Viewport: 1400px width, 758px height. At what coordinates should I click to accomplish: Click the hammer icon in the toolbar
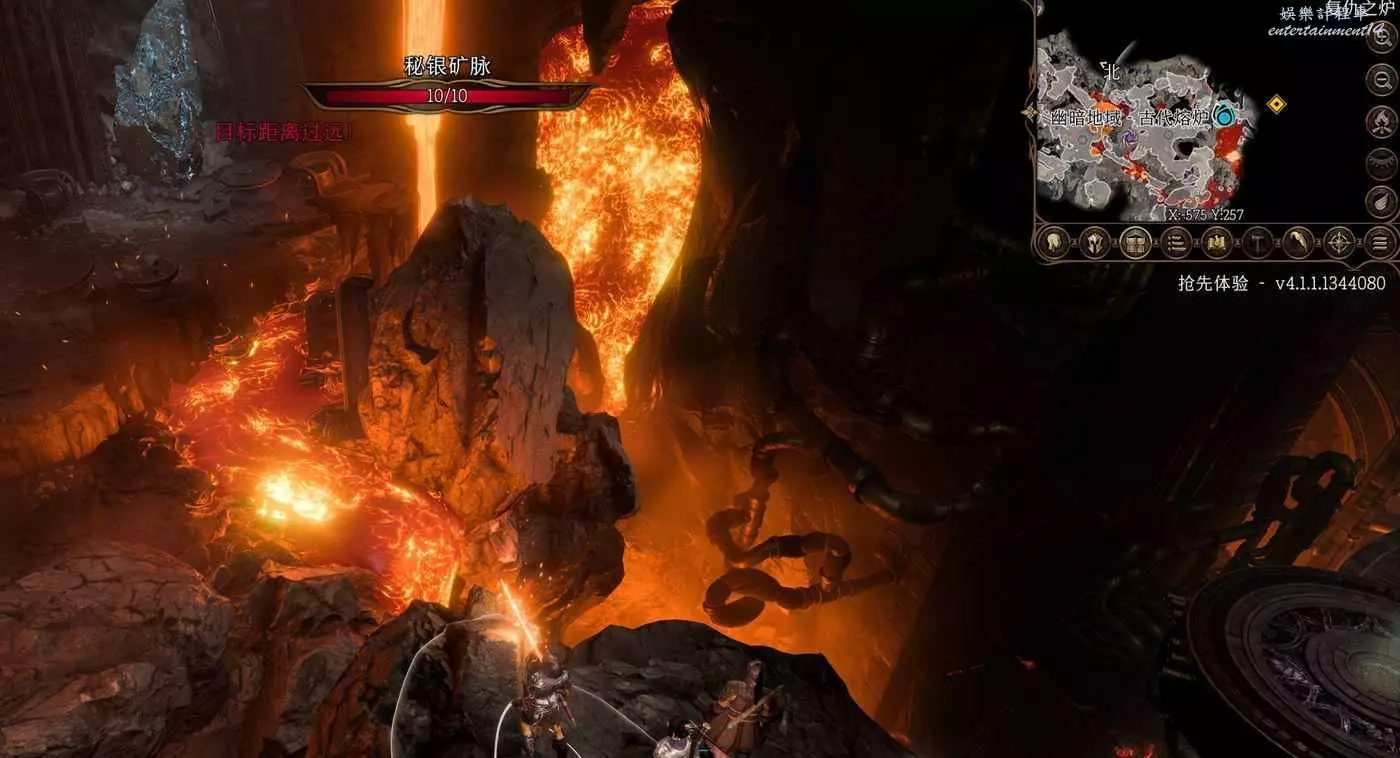pos(1258,242)
